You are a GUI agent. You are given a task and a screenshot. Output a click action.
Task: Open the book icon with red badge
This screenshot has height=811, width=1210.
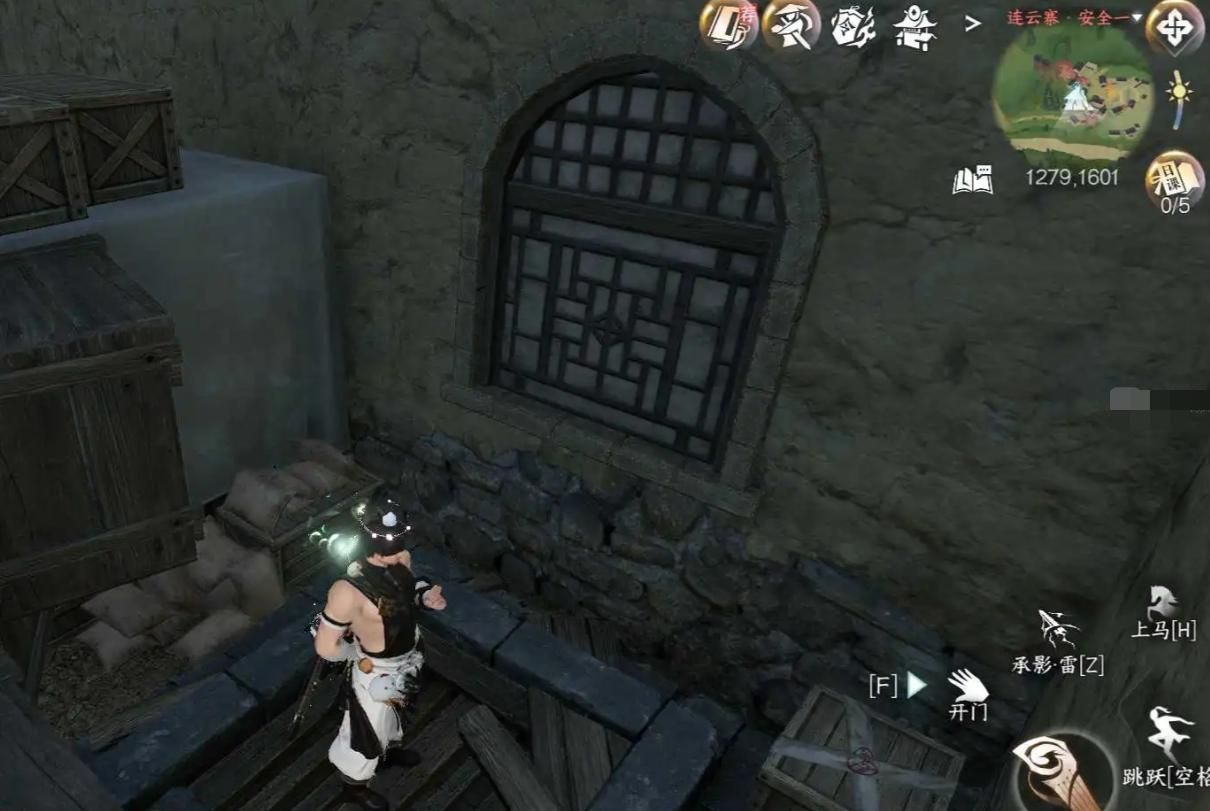[x=728, y=25]
